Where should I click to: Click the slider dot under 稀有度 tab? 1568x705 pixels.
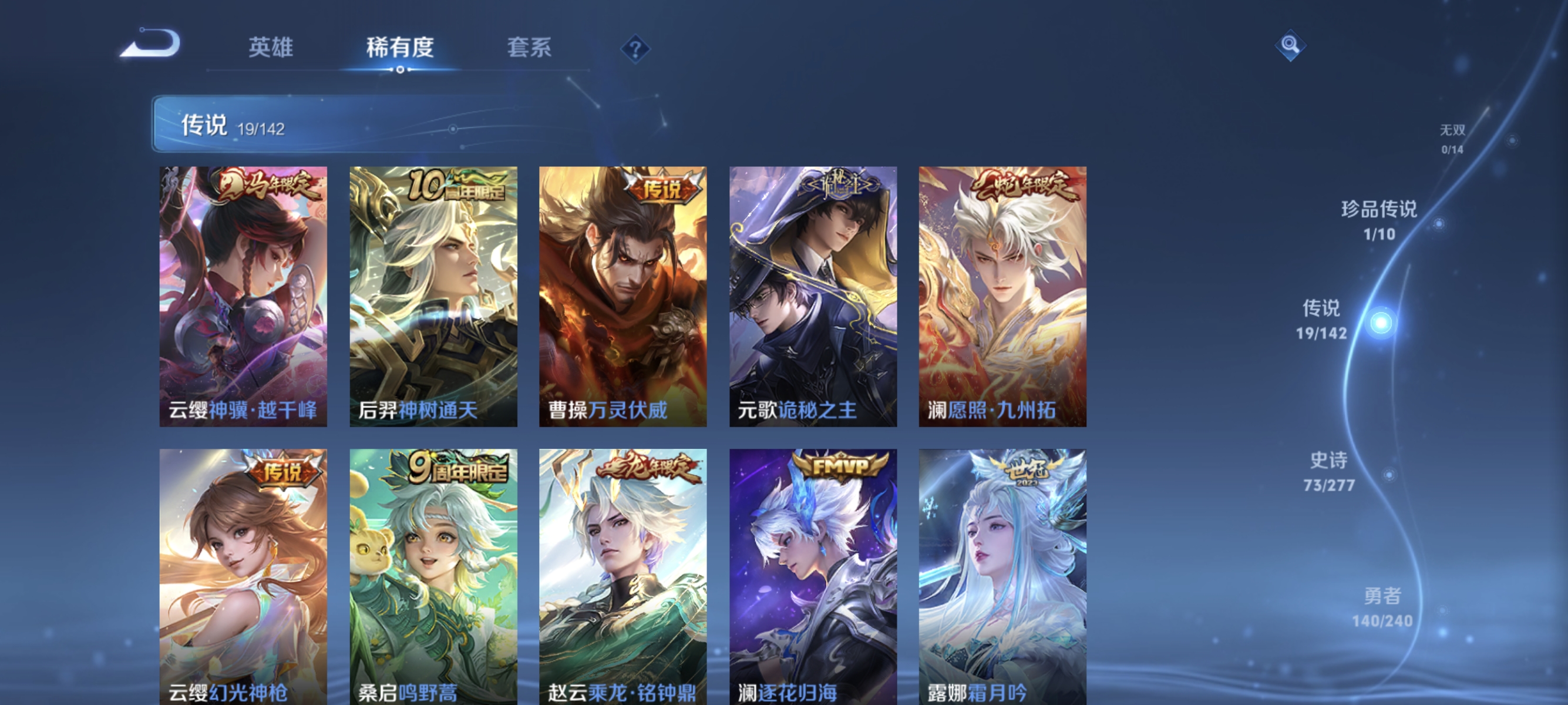coord(401,70)
